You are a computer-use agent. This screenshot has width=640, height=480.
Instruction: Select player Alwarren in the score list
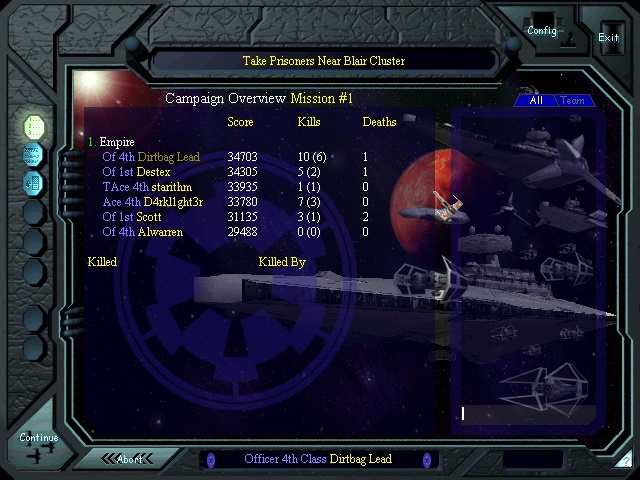coord(160,232)
